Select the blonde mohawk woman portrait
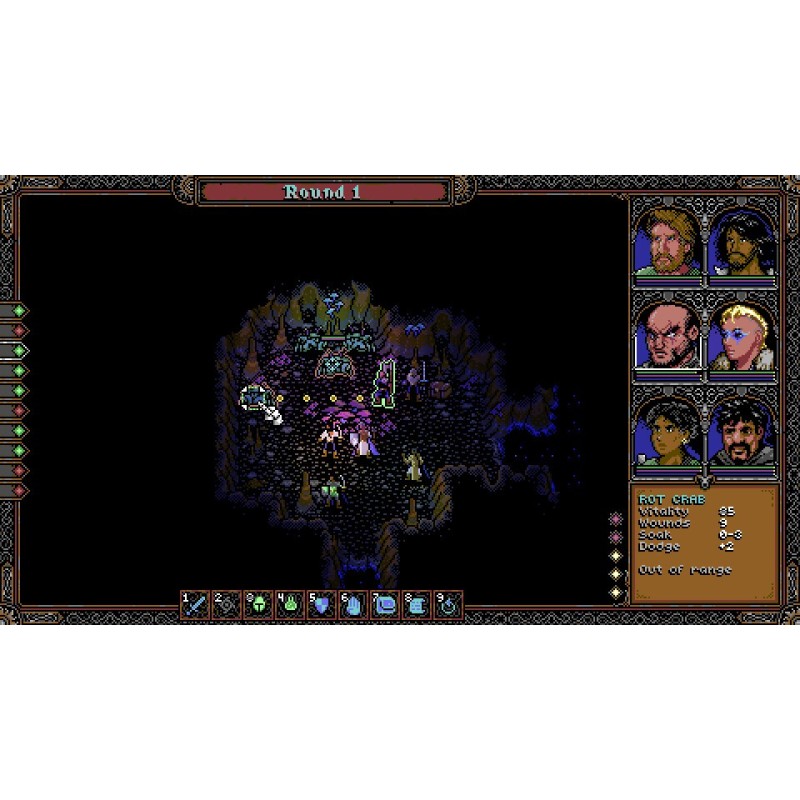 pyautogui.click(x=741, y=336)
